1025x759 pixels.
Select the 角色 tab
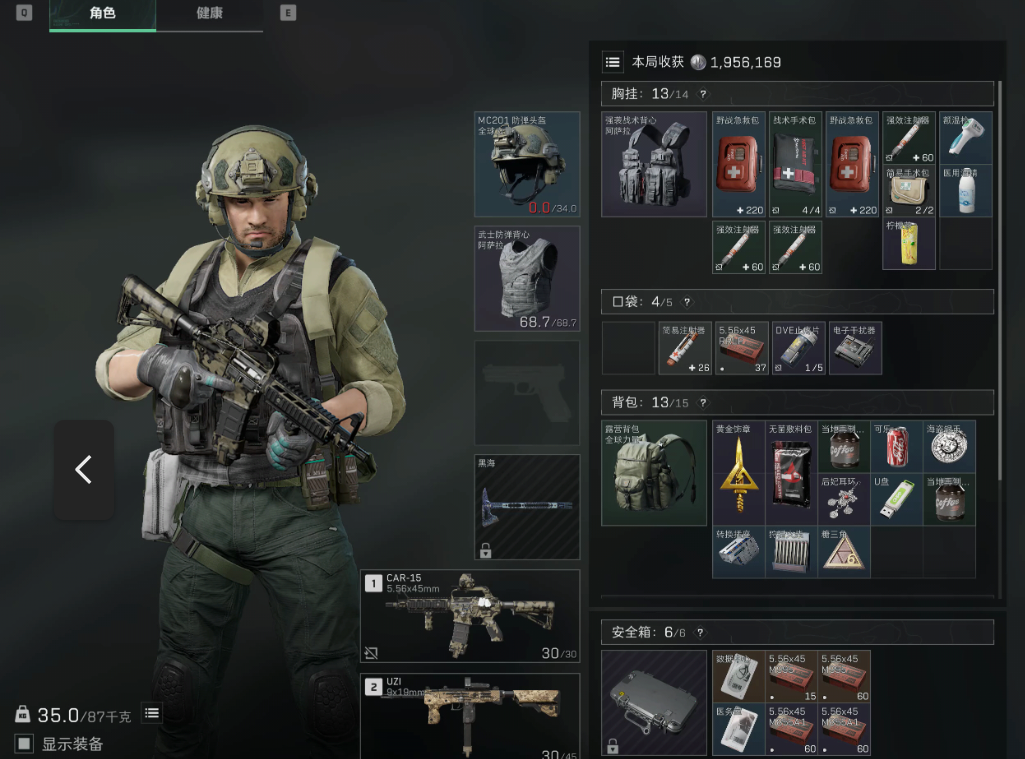click(x=102, y=14)
